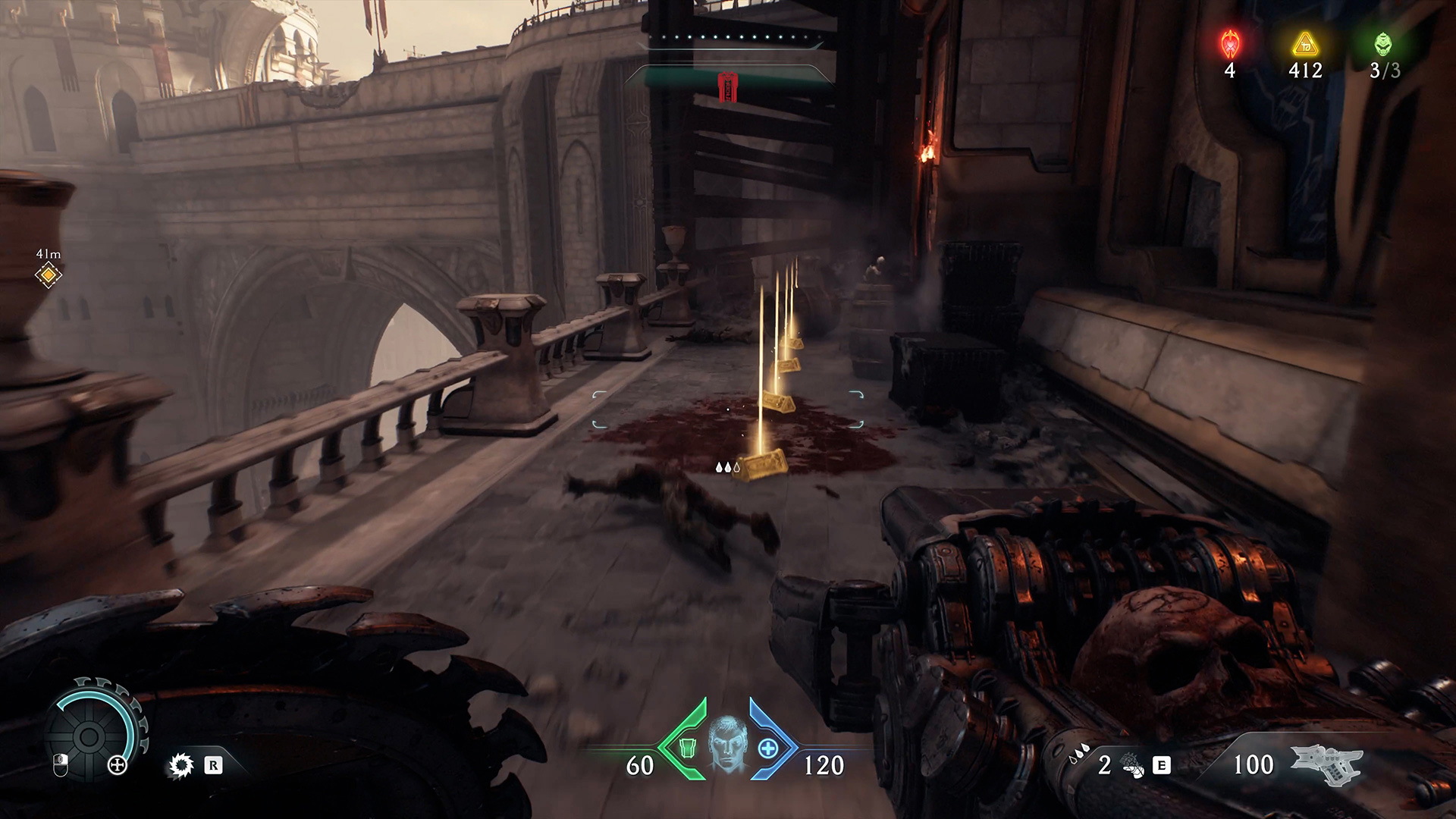Click the green Slayer helmet lives icon
This screenshot has width=1456, height=819.
tap(1384, 45)
